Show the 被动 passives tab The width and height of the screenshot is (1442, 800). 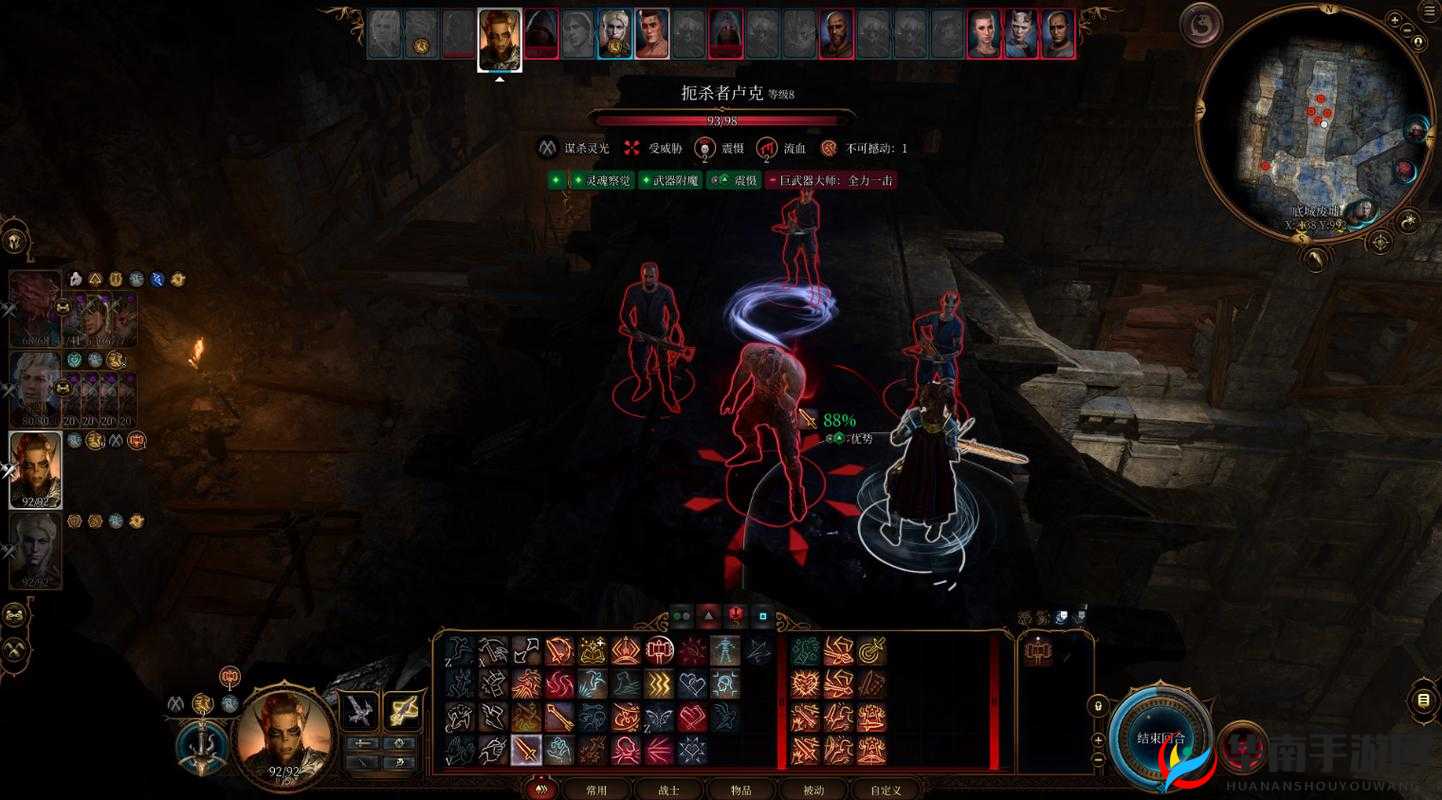(x=813, y=789)
